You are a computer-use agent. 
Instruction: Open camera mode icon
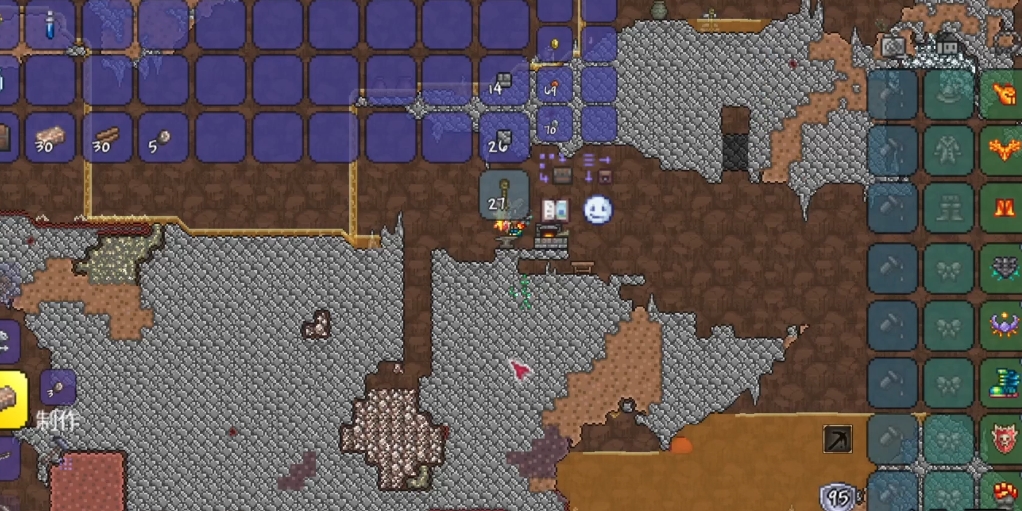point(893,46)
